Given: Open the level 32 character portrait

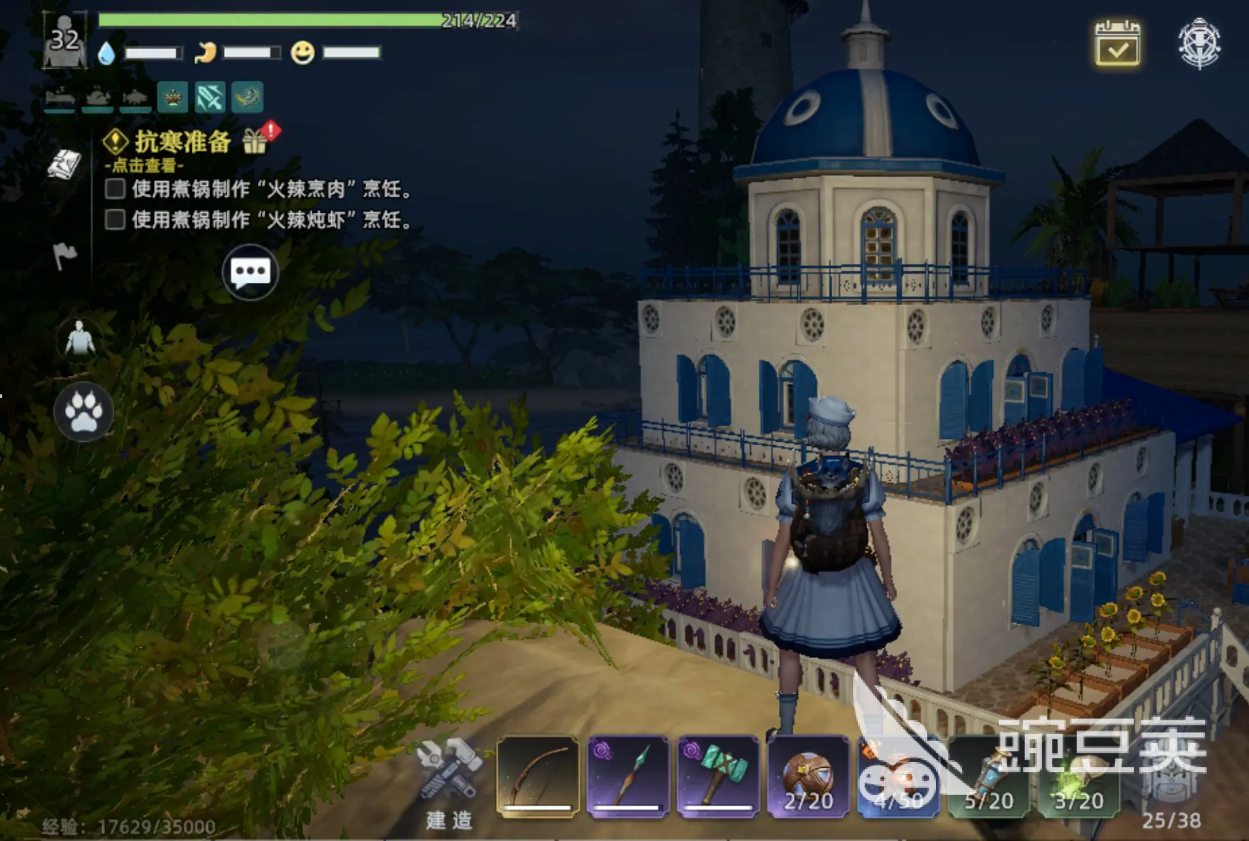Looking at the screenshot, I should pos(65,40).
